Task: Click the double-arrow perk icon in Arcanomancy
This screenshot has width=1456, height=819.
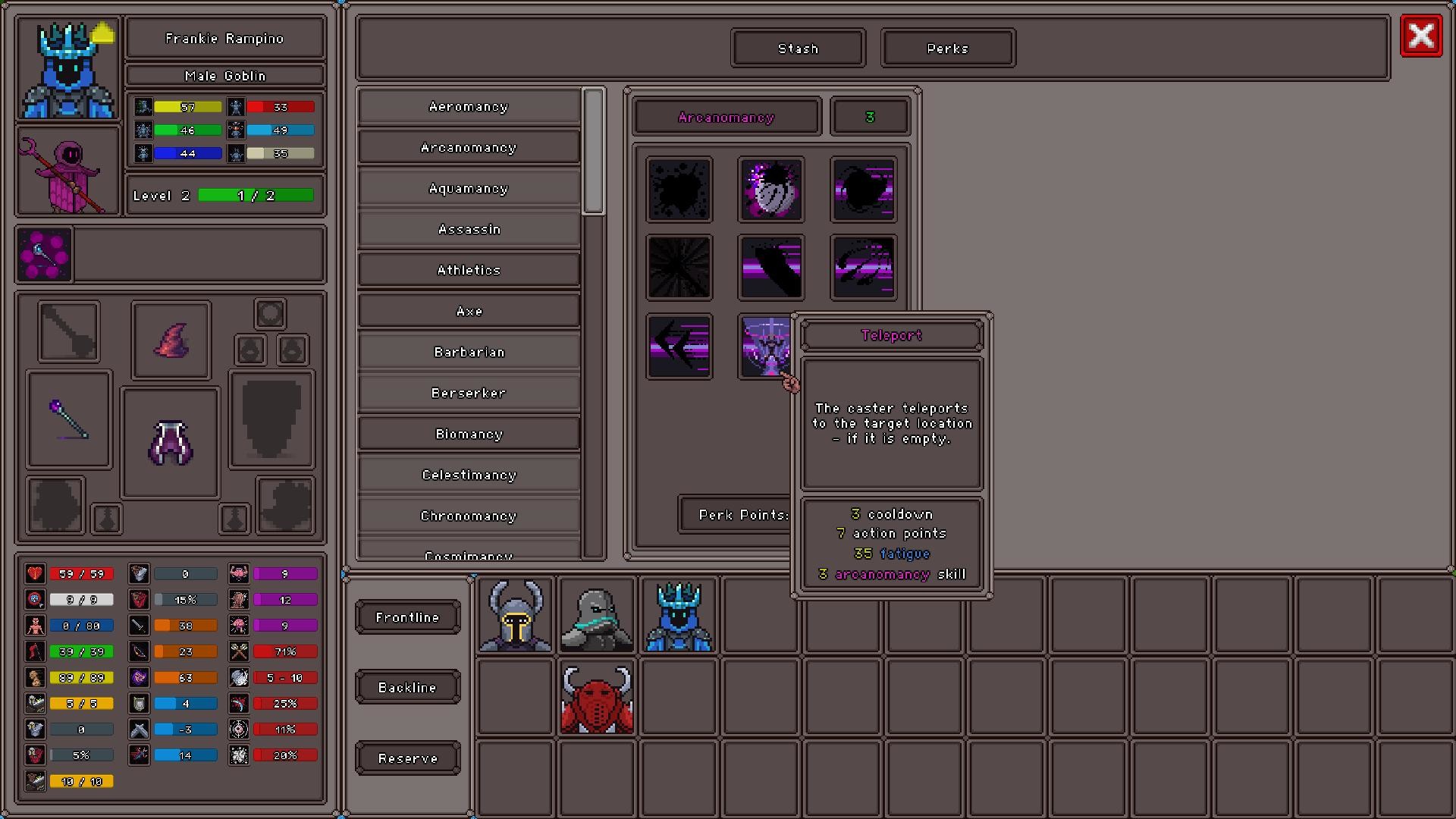Action: (679, 347)
